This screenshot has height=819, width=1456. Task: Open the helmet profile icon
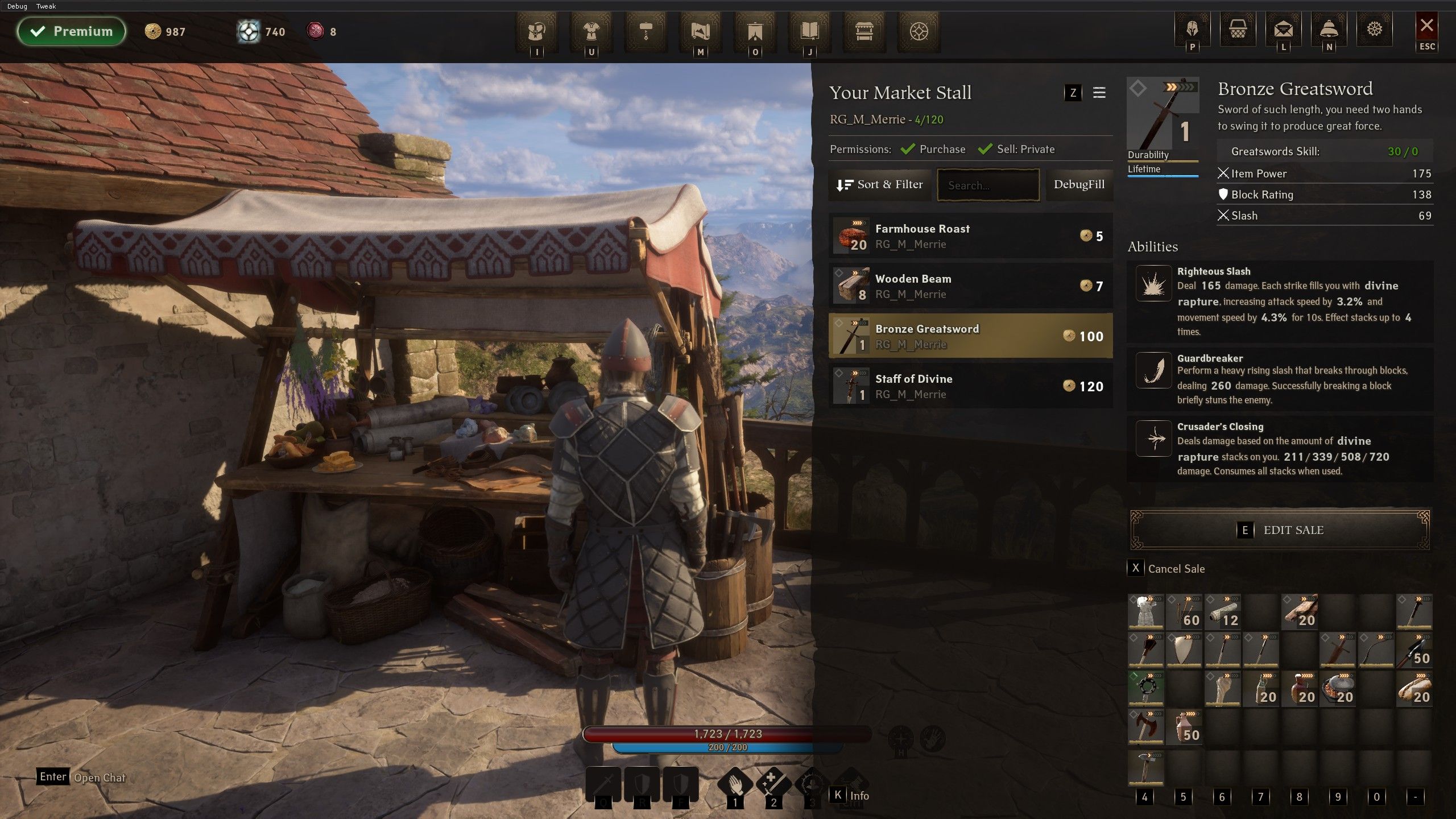tap(1192, 29)
